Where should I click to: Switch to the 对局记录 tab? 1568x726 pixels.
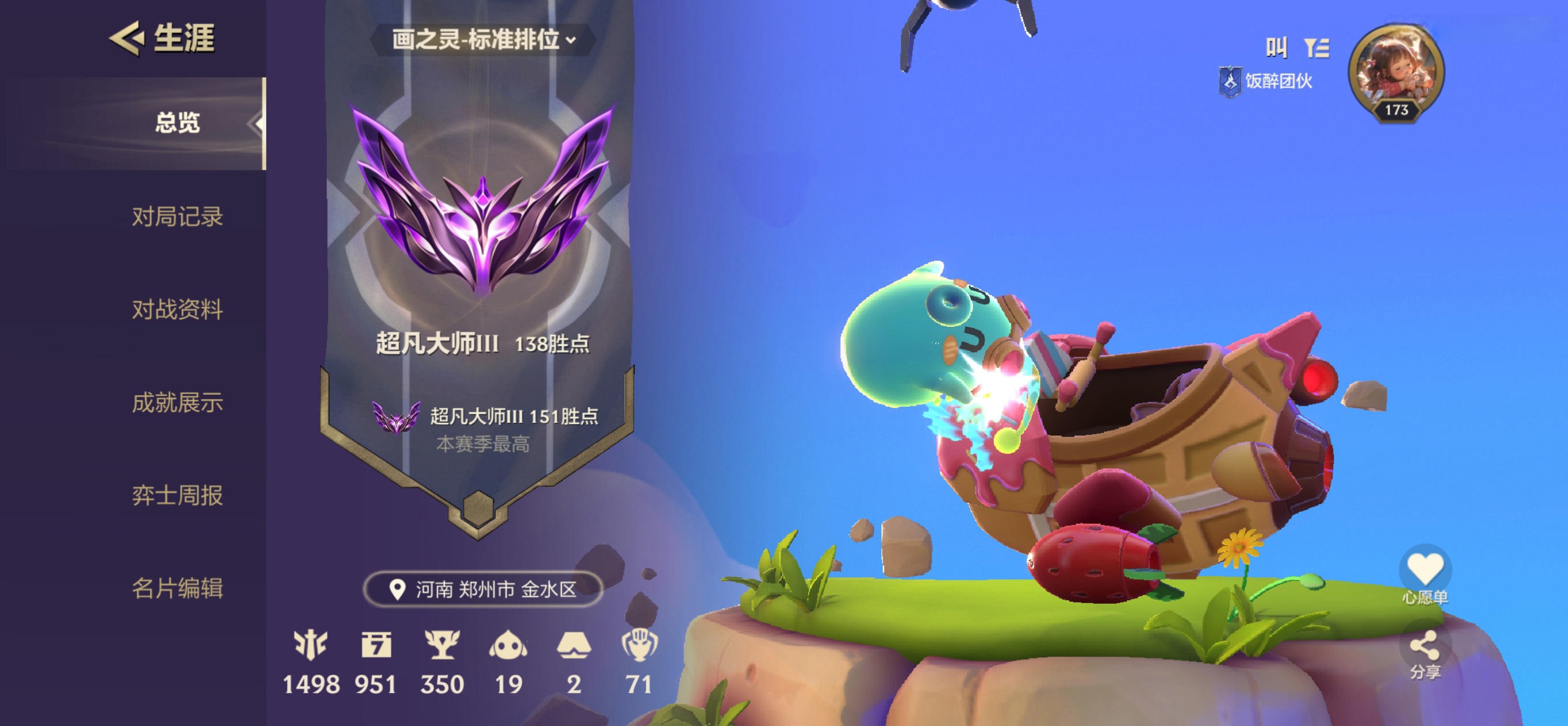pyautogui.click(x=176, y=217)
